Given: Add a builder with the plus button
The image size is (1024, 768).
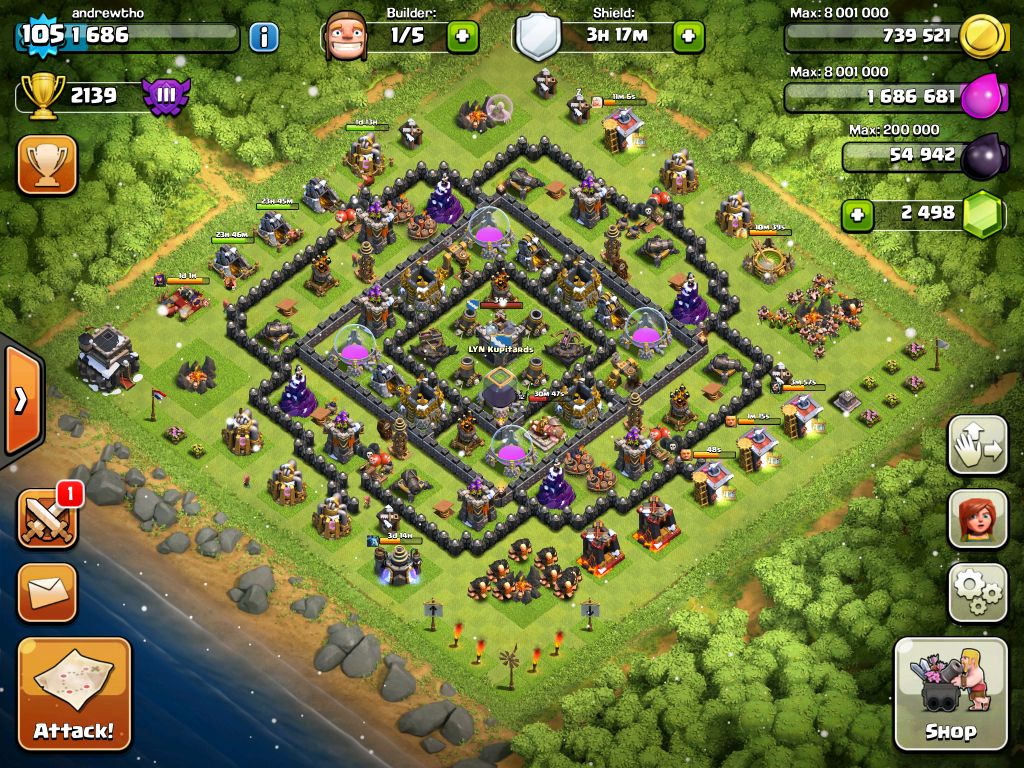Looking at the screenshot, I should pos(462,37).
